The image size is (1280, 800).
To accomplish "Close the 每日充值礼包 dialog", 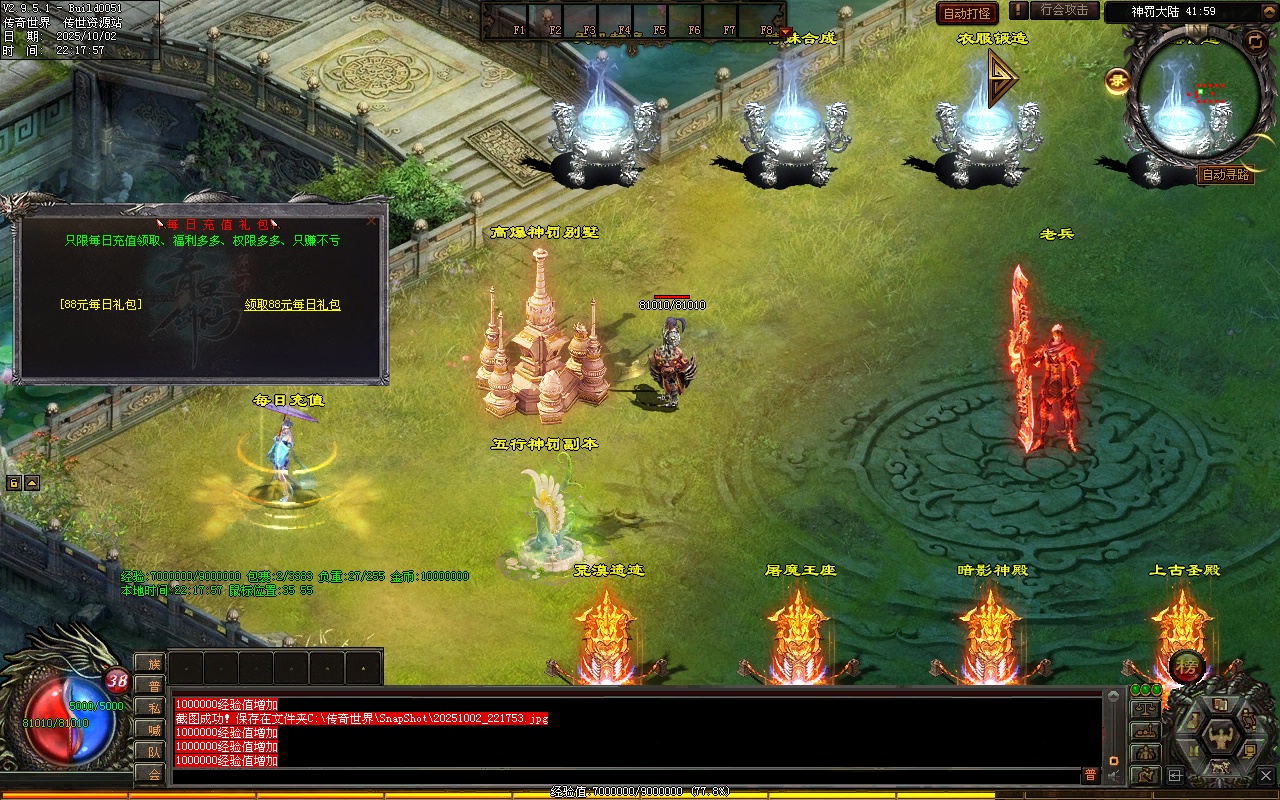I will [372, 221].
